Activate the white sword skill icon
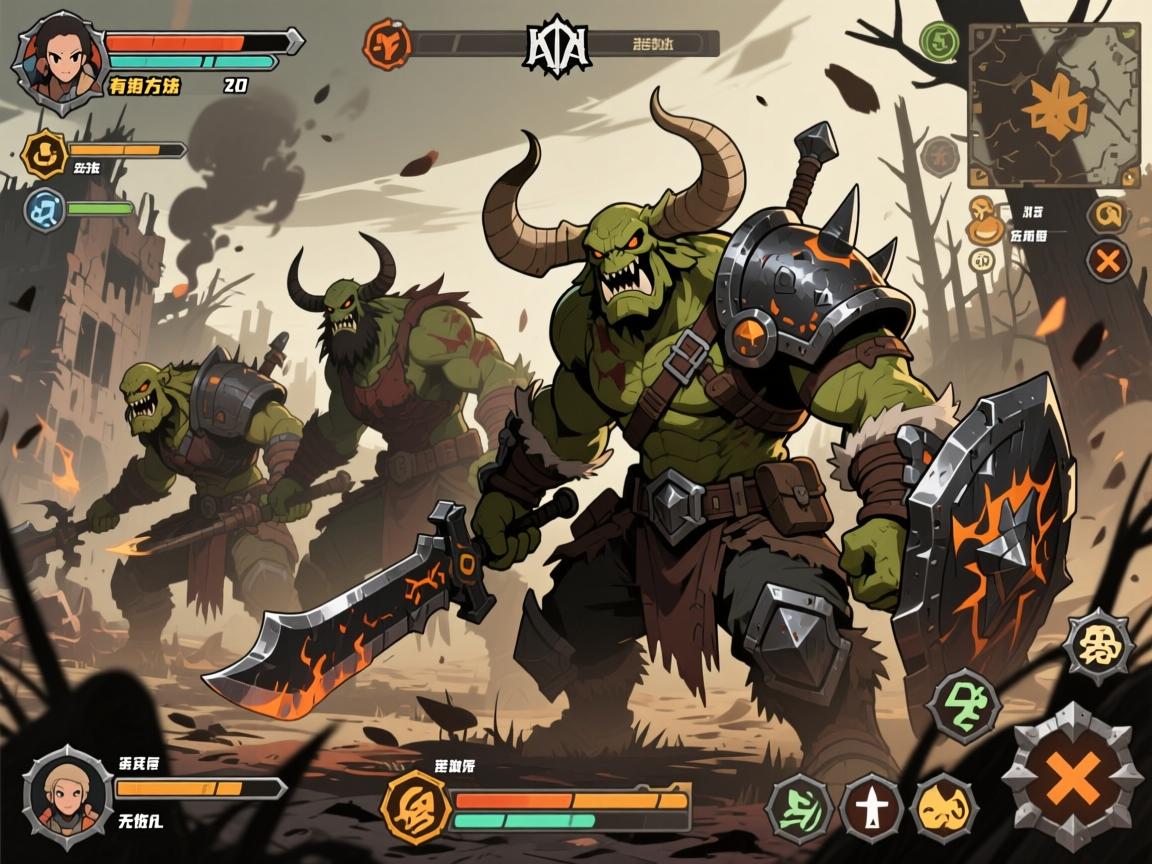 pyautogui.click(x=872, y=806)
